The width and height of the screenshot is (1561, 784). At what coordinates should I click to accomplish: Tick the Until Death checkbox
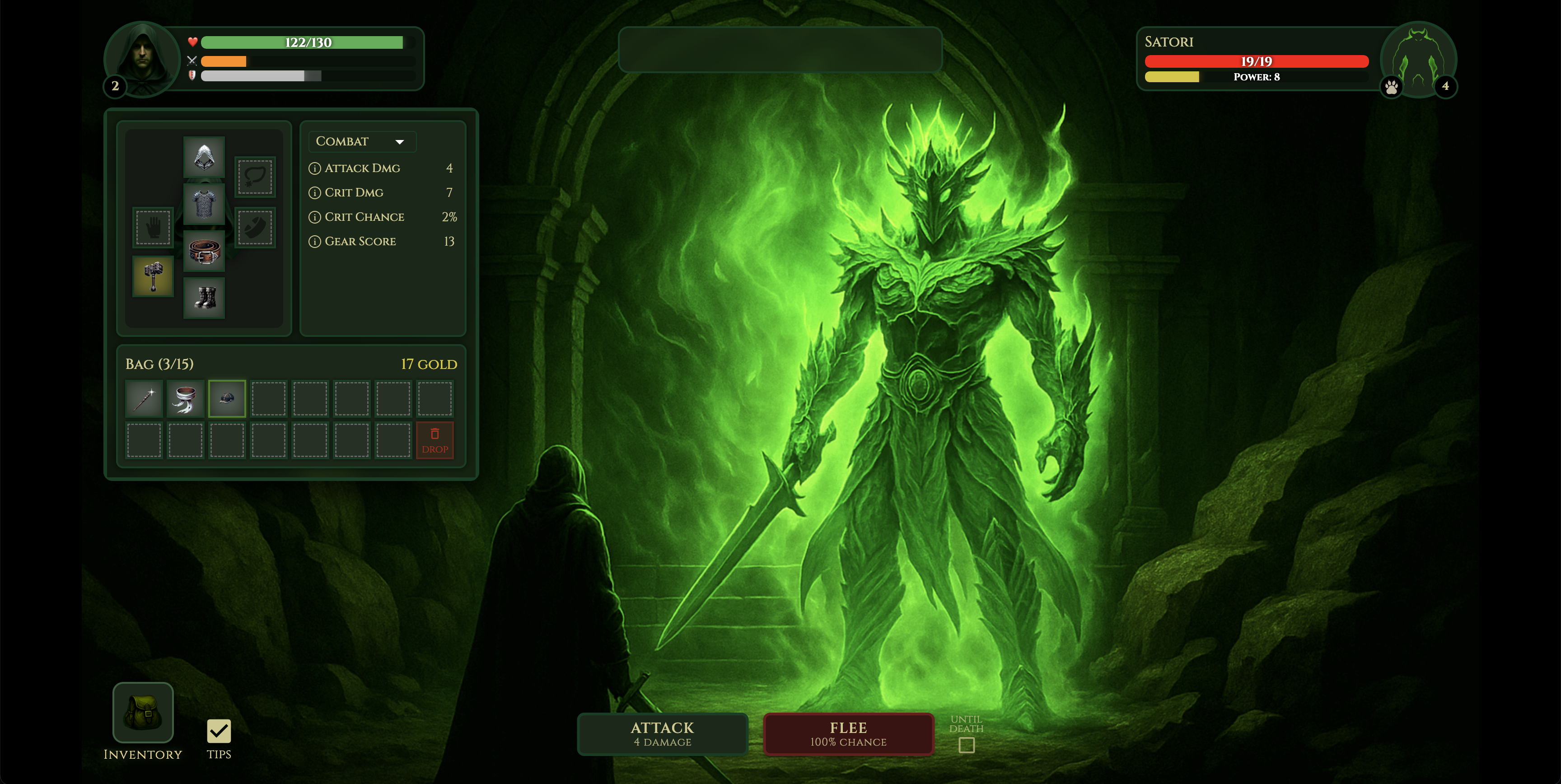click(x=966, y=745)
